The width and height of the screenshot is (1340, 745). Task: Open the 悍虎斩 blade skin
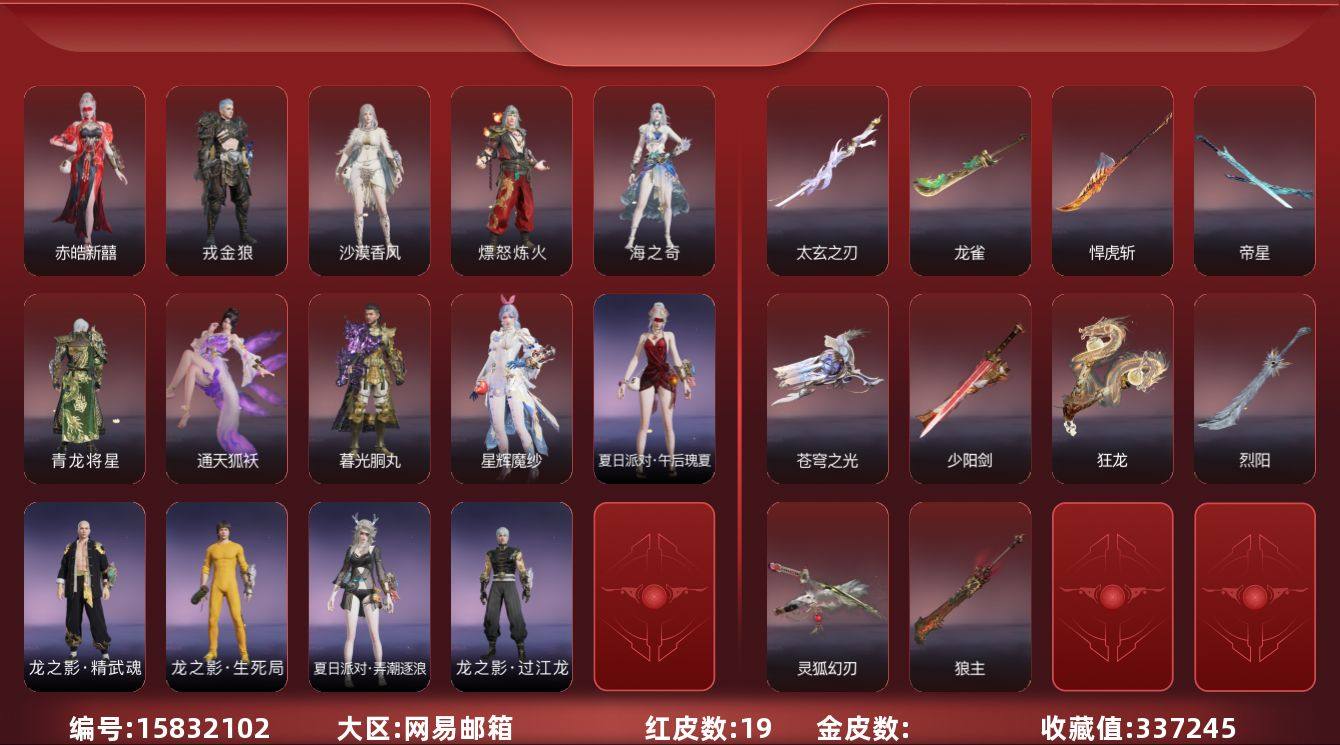coord(1110,178)
